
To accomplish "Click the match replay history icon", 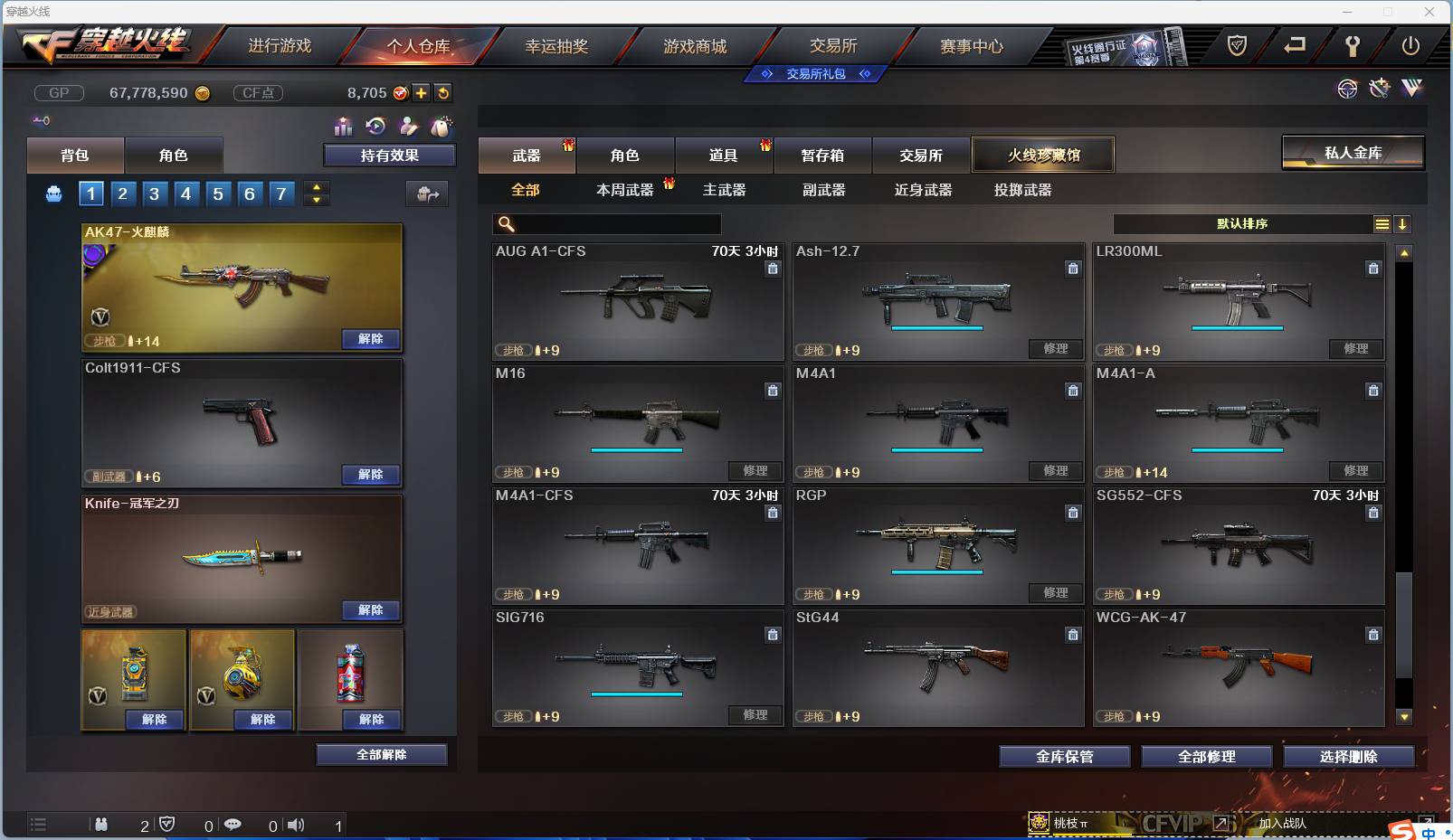I will pos(373,127).
